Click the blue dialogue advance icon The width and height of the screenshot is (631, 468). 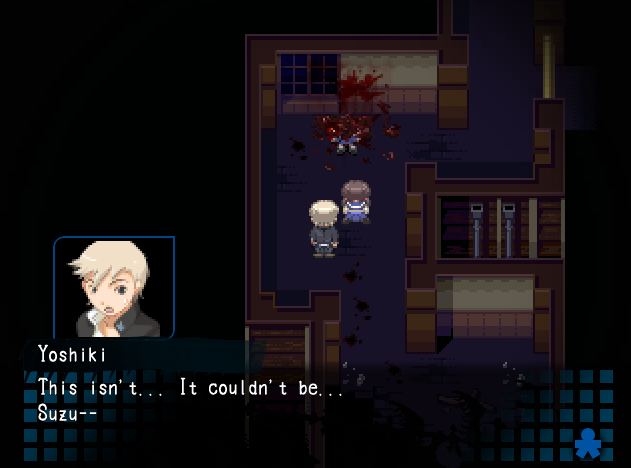point(590,441)
